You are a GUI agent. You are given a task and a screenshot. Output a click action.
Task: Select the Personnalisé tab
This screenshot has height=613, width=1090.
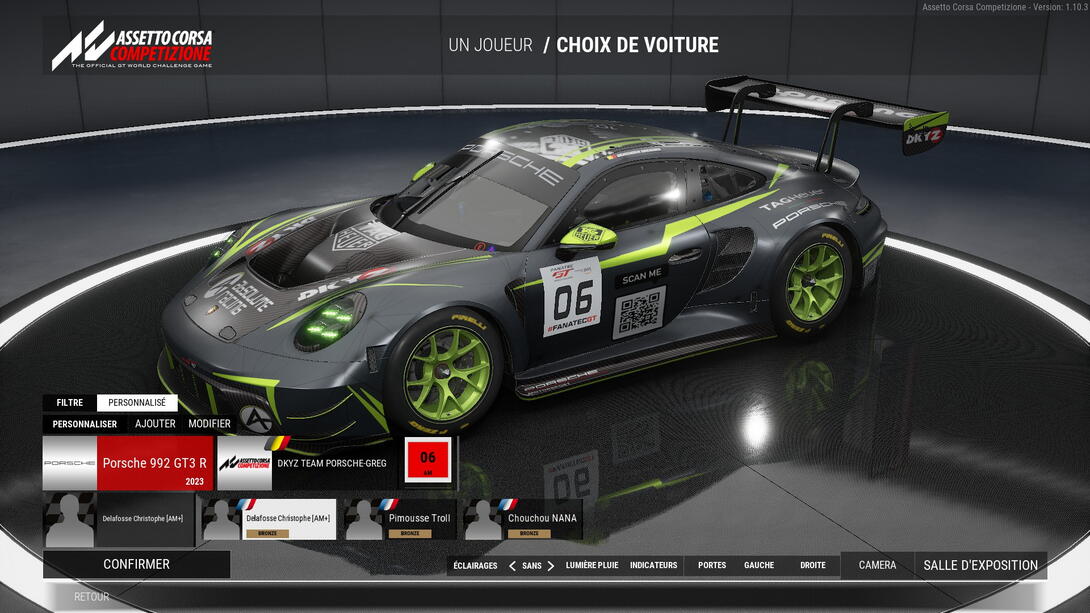[137, 403]
